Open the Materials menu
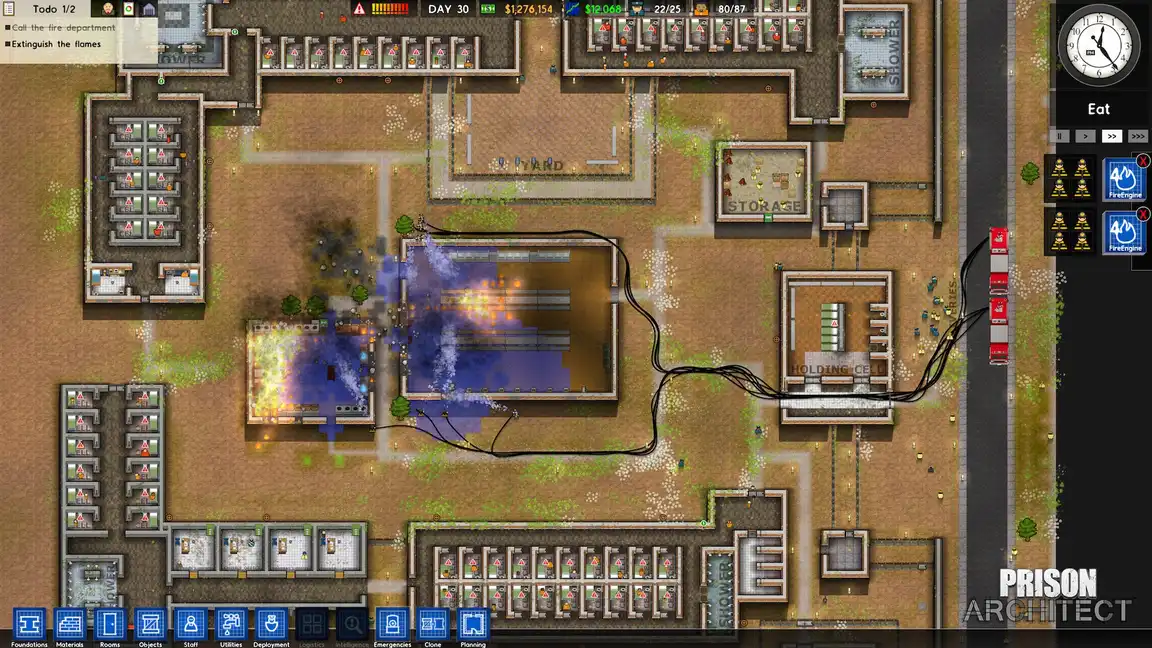The height and width of the screenshot is (648, 1152). (x=70, y=625)
